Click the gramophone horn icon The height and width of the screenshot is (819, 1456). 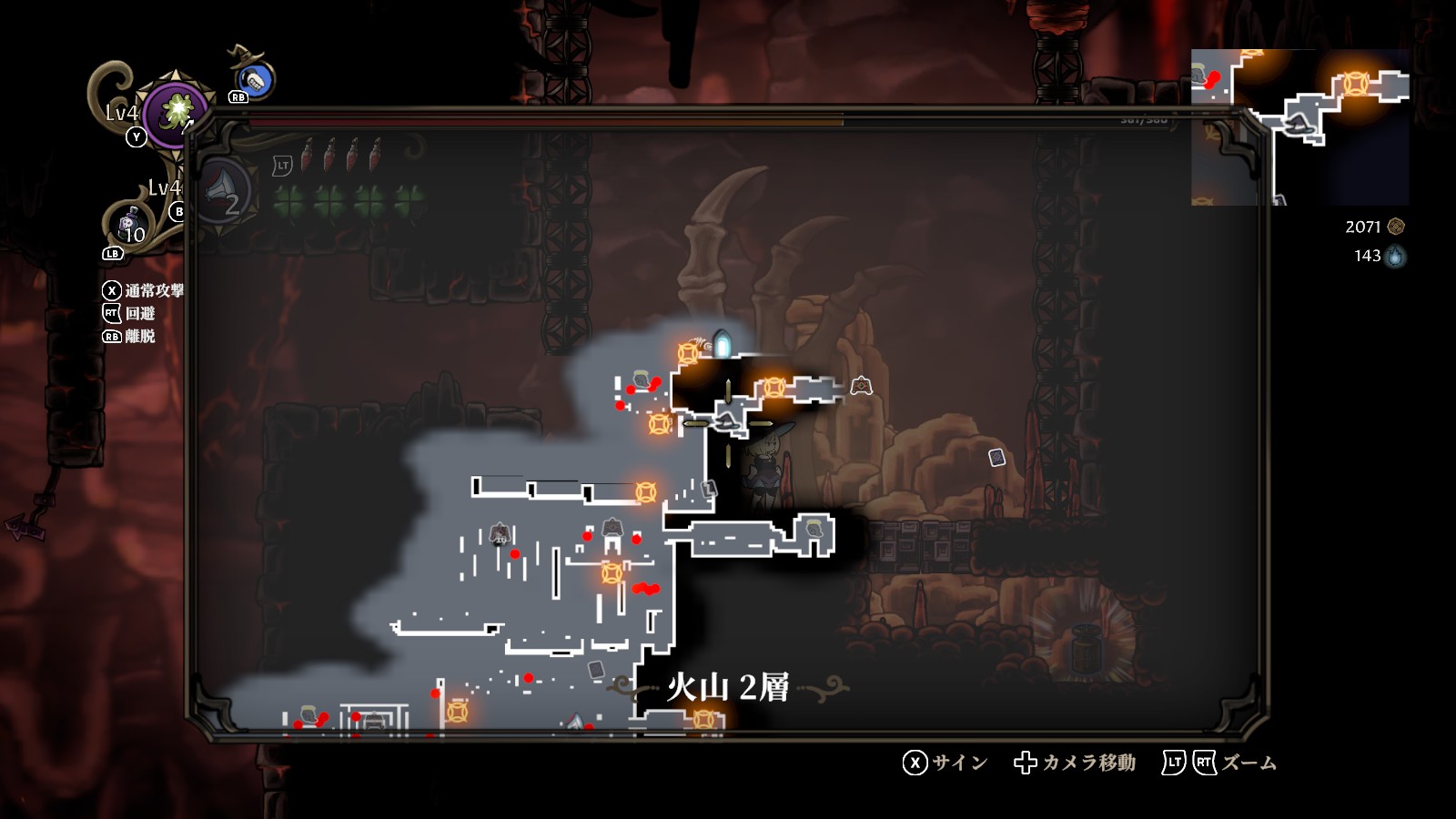point(221,191)
